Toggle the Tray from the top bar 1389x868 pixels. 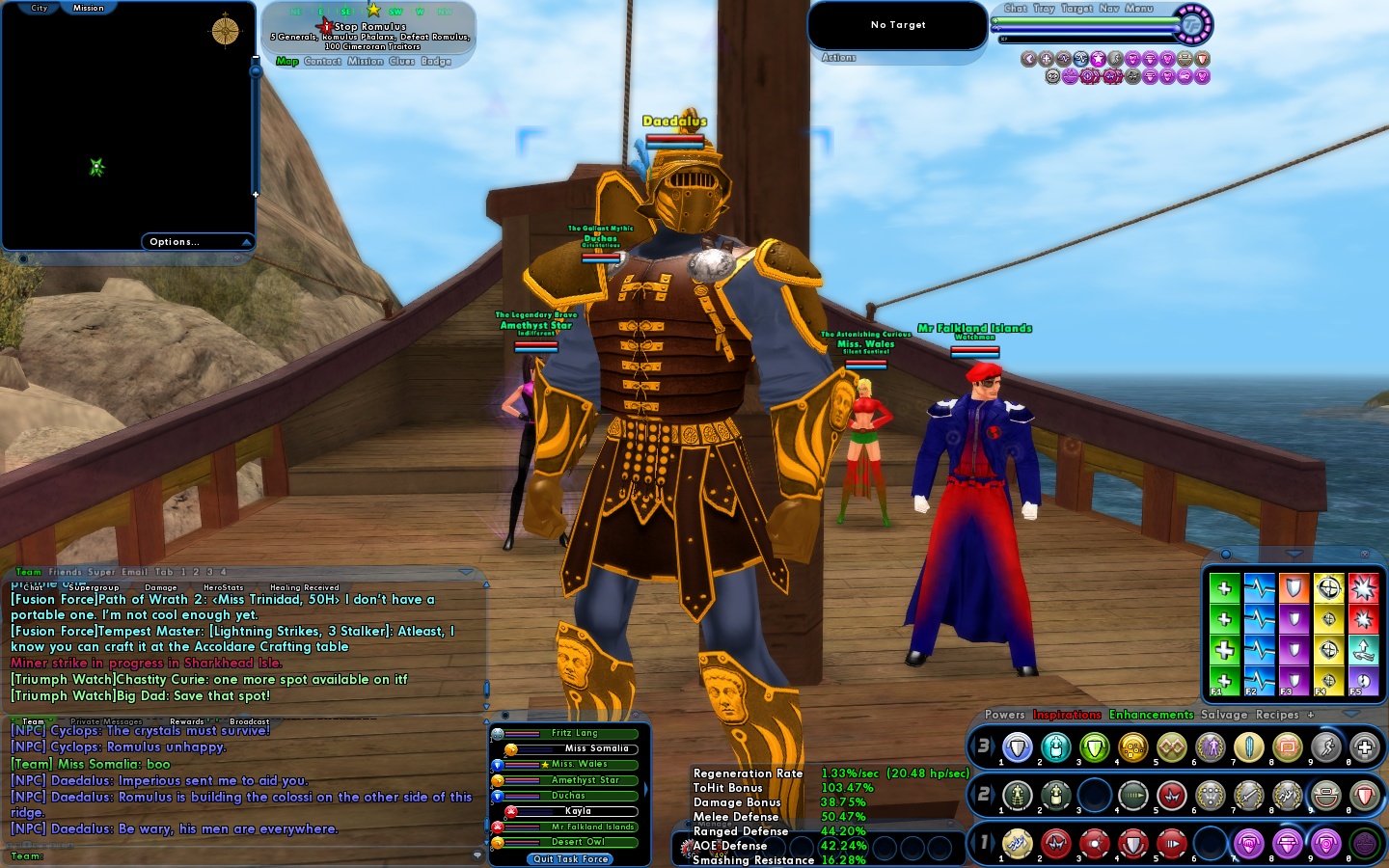[x=1044, y=9]
